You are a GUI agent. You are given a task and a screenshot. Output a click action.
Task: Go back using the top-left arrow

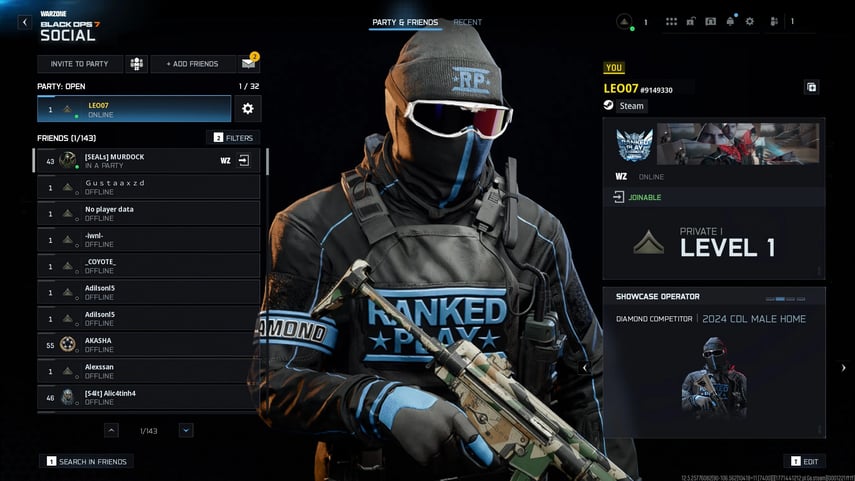25,22
